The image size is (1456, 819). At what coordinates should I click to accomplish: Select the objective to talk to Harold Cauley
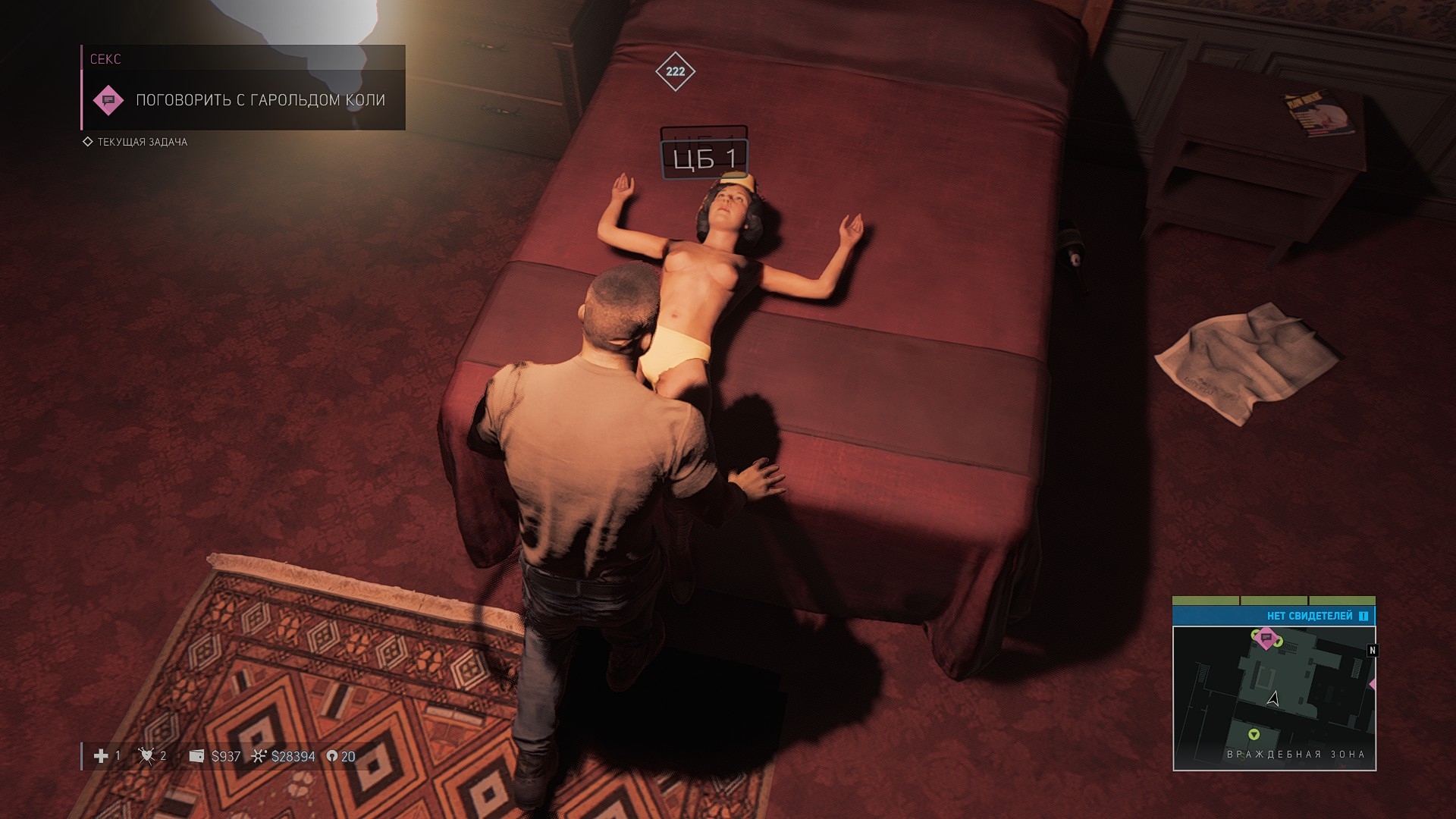pyautogui.click(x=260, y=100)
